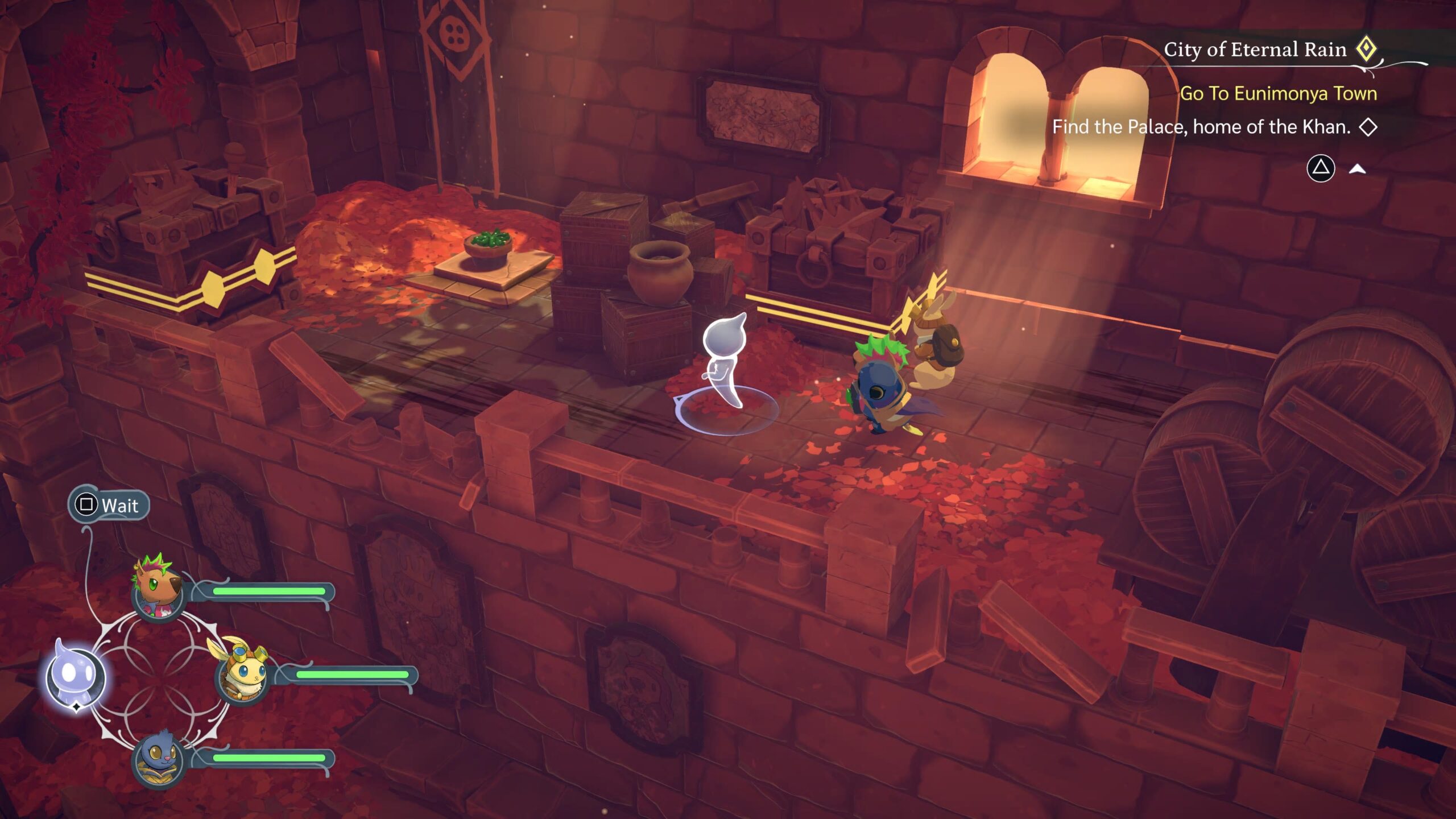The width and height of the screenshot is (1456, 819).
Task: Choose the green-haired fox party portrait
Action: 159,592
